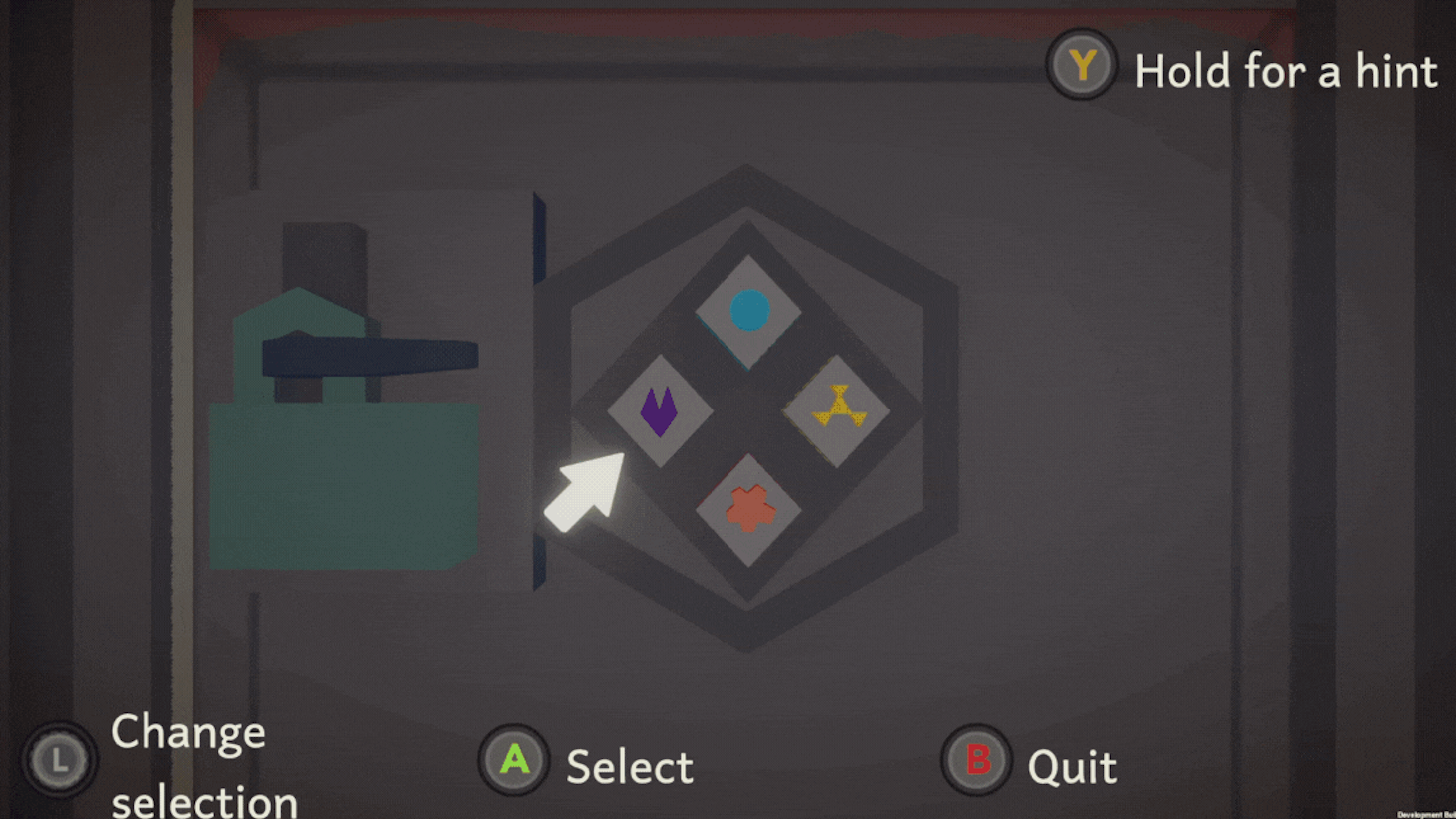
Task: Click the L shoulder button icon
Action: point(58,760)
